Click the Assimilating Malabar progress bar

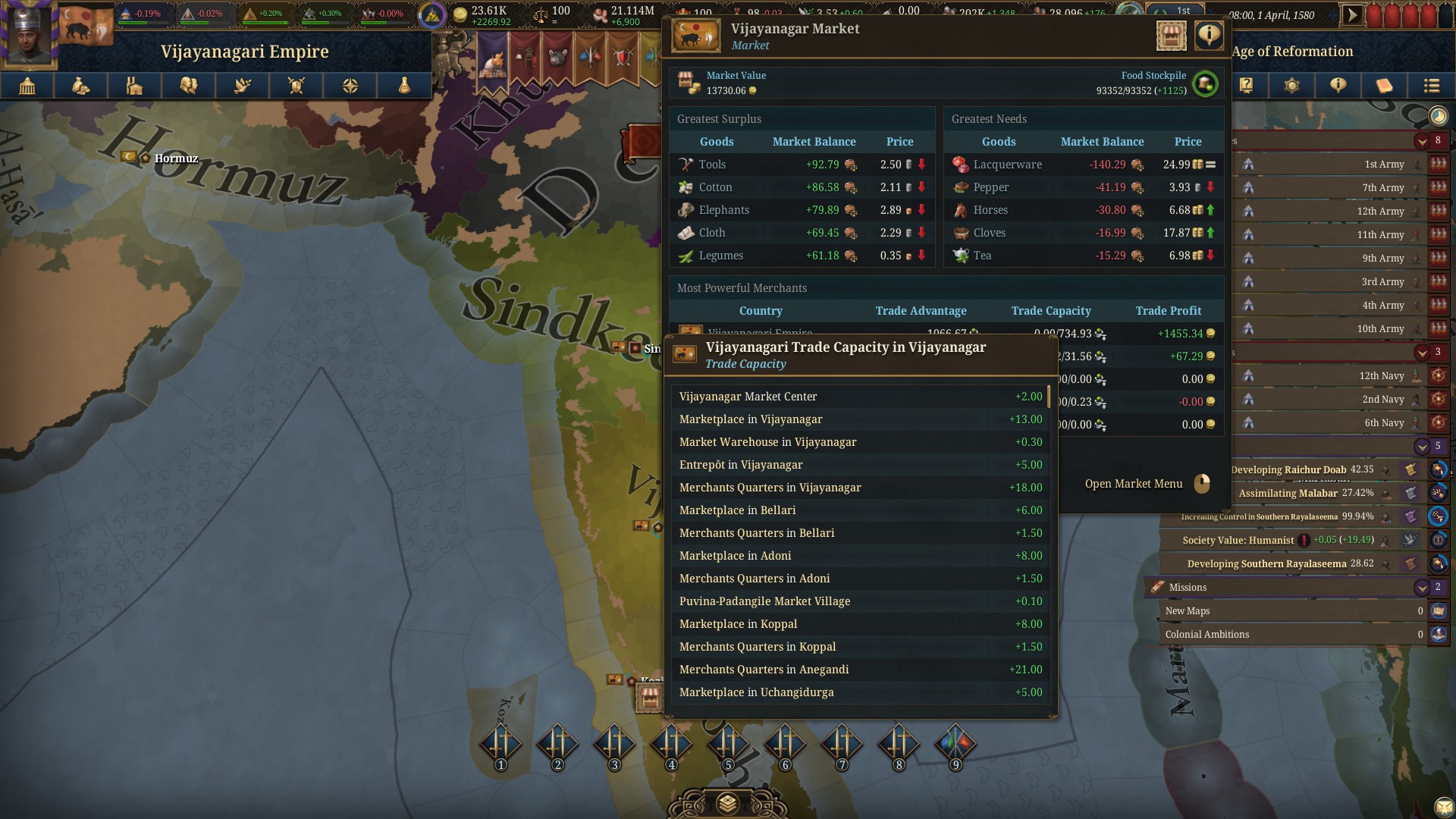click(x=1289, y=493)
